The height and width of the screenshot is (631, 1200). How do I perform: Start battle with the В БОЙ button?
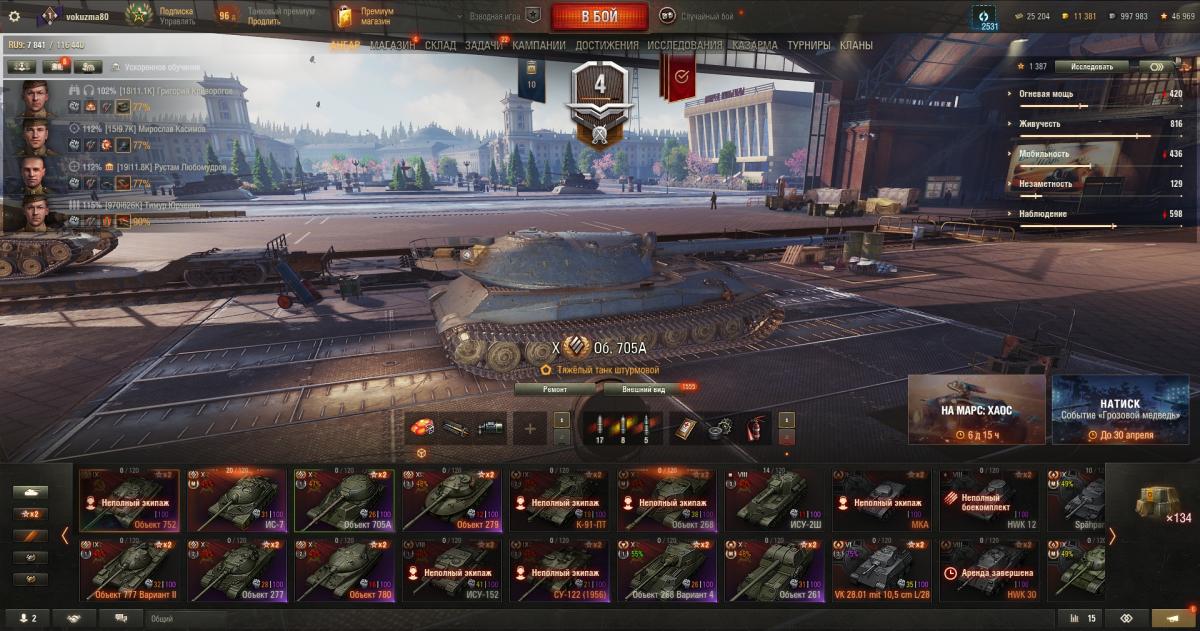tap(599, 17)
